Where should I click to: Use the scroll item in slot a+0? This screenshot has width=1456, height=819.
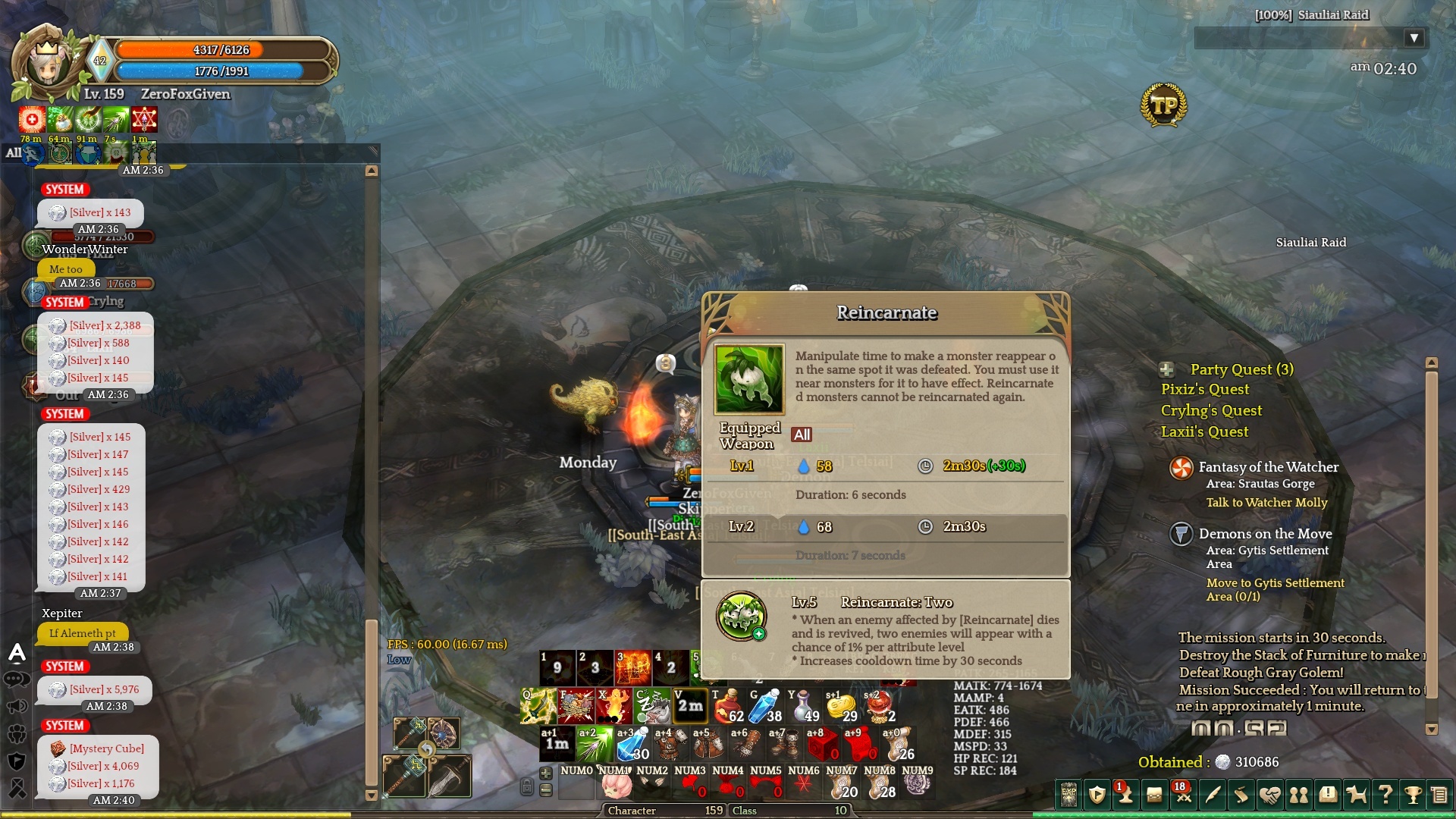[898, 744]
